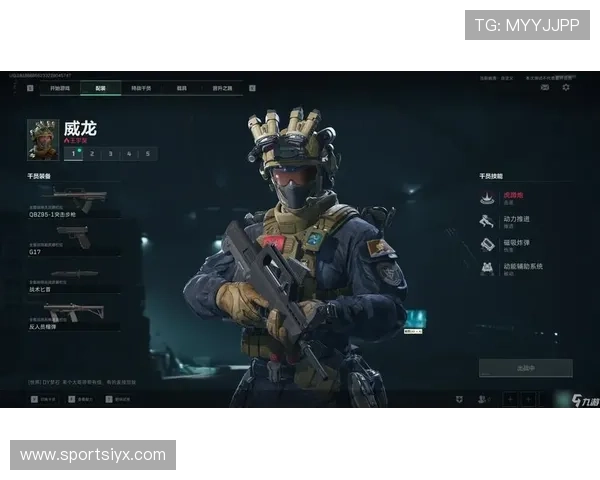Open the mail envelope icon

(545, 88)
